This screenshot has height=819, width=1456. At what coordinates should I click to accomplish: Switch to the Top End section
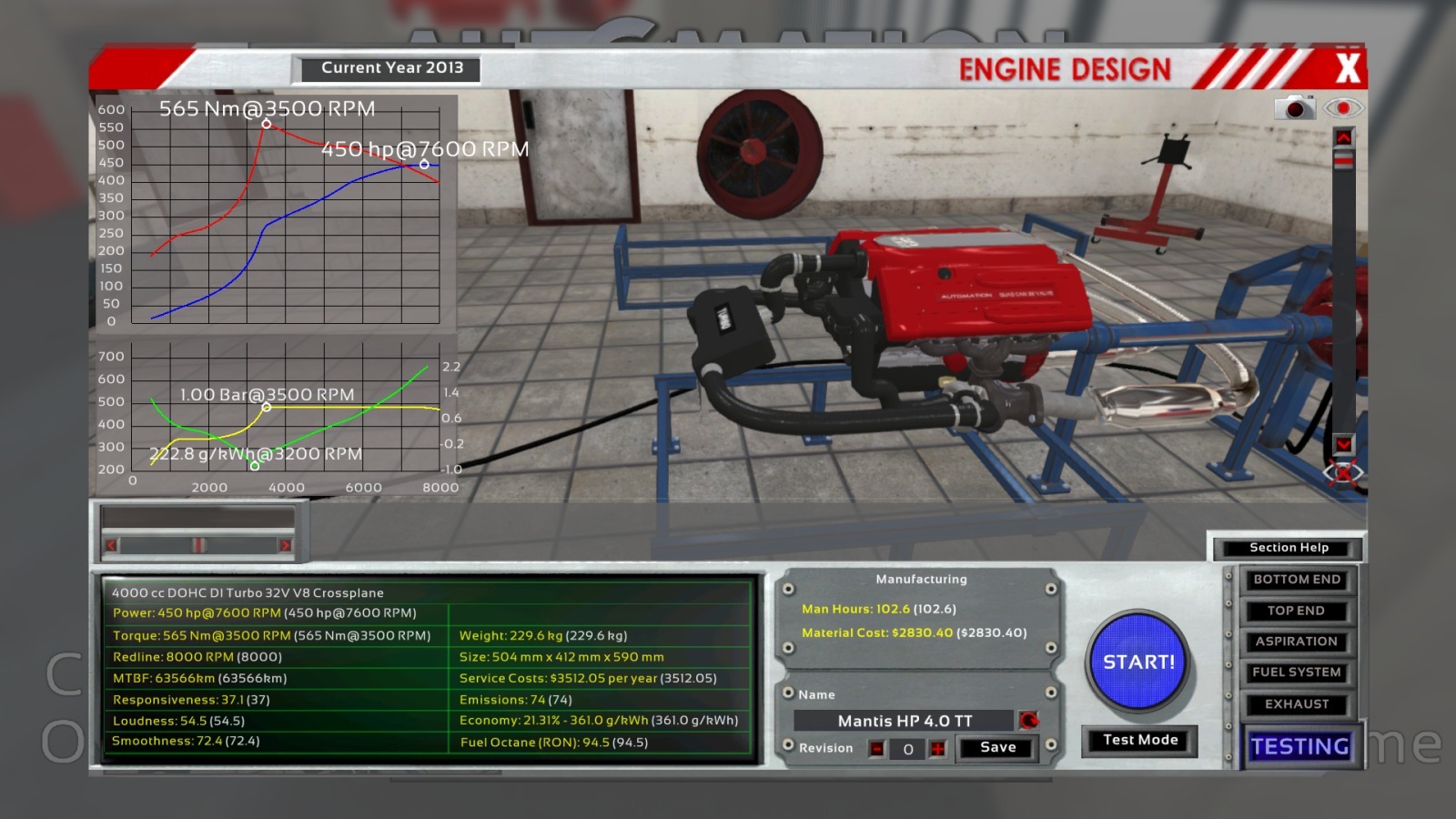(x=1297, y=611)
